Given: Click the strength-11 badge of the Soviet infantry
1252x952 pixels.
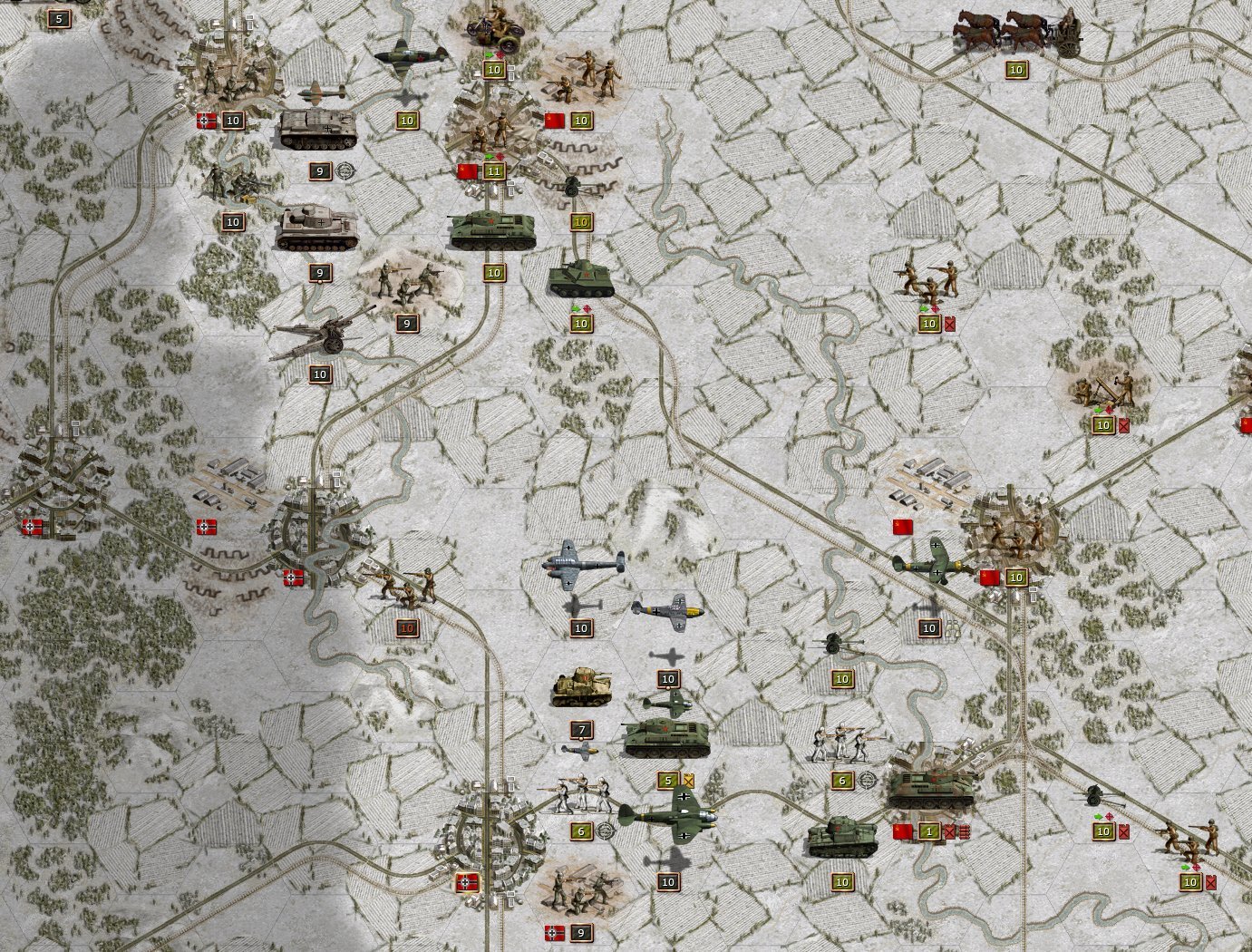Looking at the screenshot, I should point(494,170).
